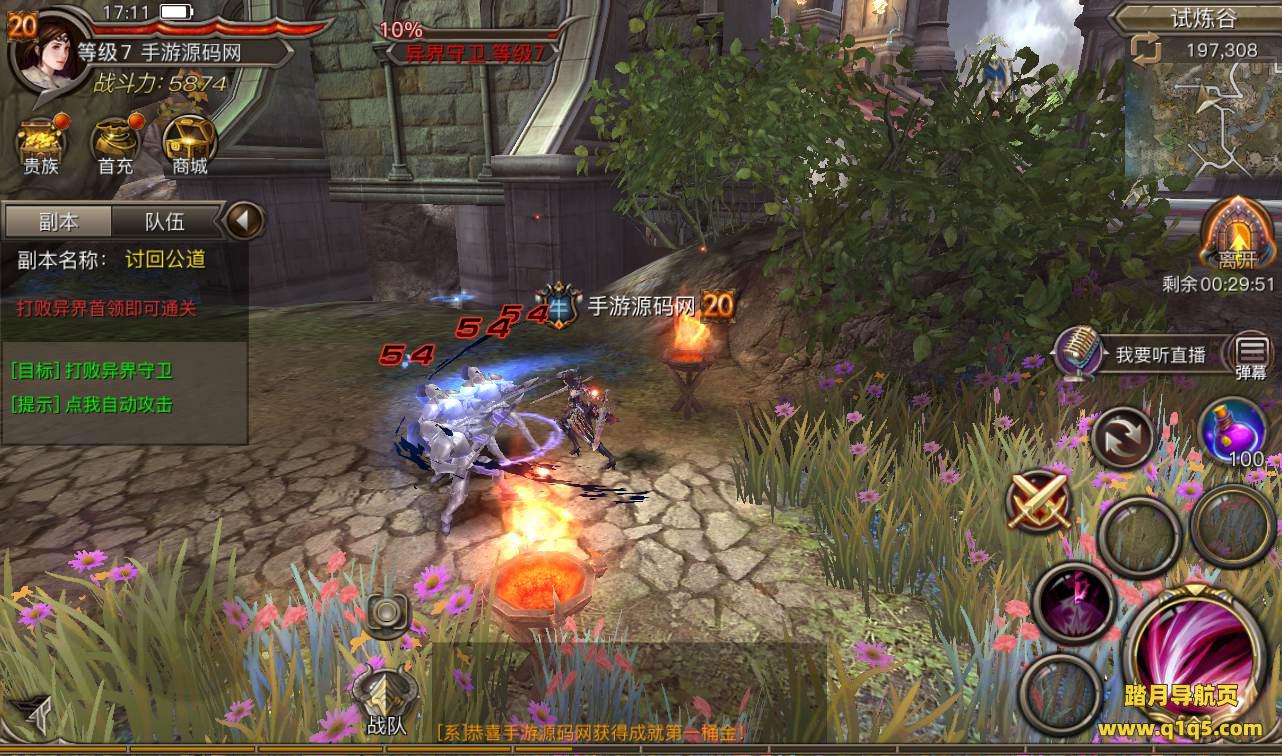Toggle the crossed swords auto-battle icon
The width and height of the screenshot is (1282, 756).
pyautogui.click(x=1039, y=499)
